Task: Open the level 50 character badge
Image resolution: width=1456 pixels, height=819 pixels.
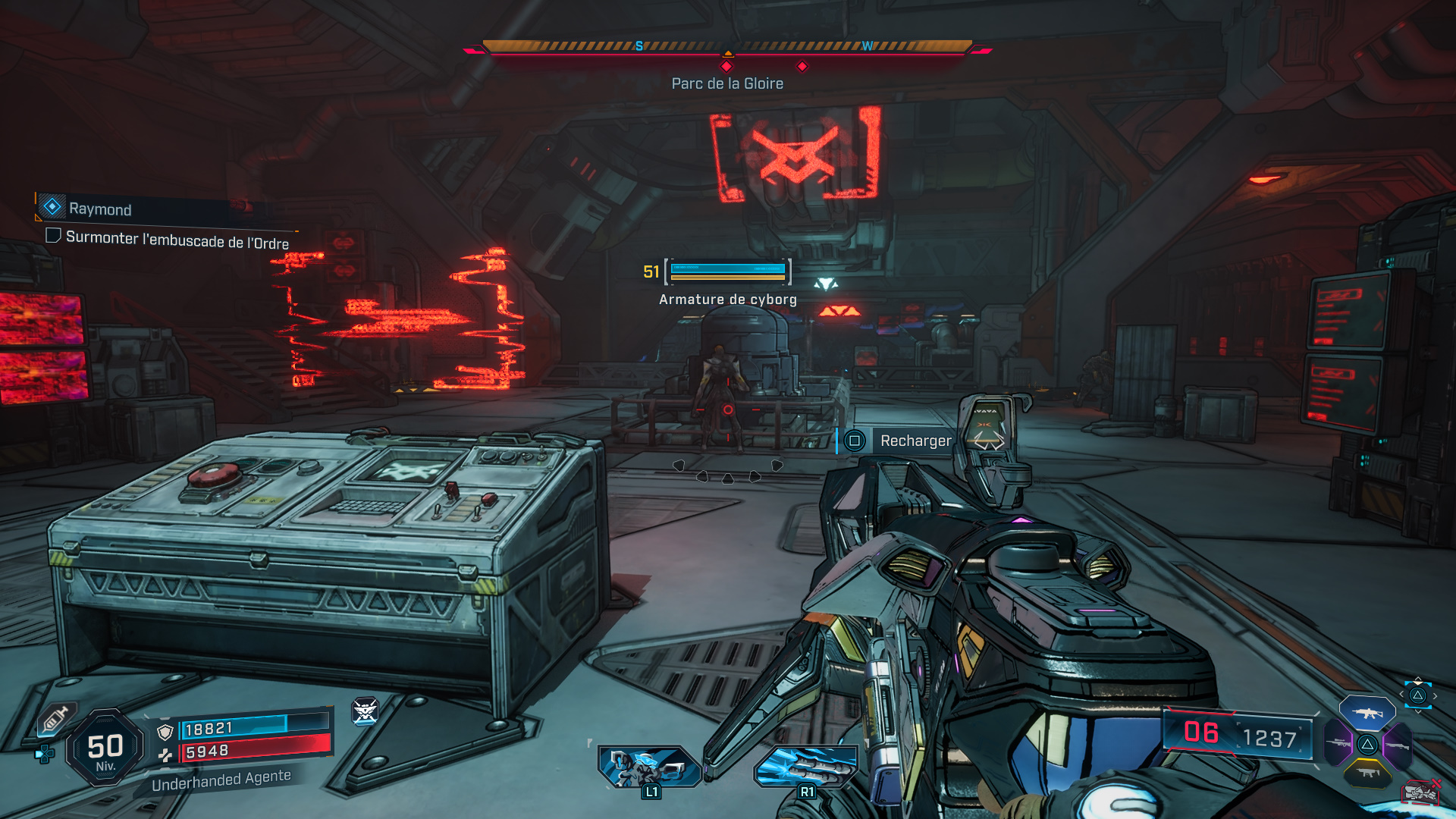Action: pyautogui.click(x=105, y=748)
